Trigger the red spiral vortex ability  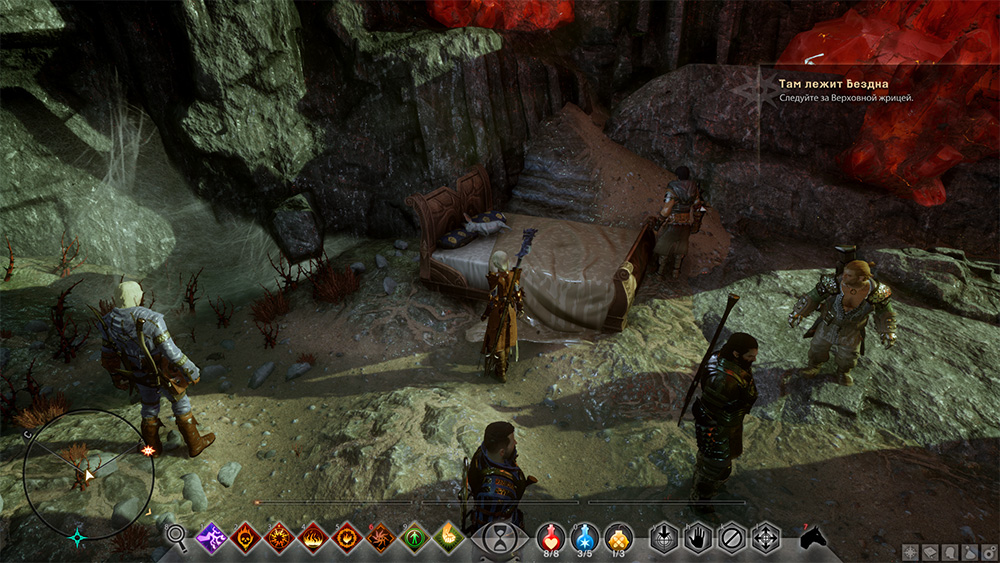(382, 538)
